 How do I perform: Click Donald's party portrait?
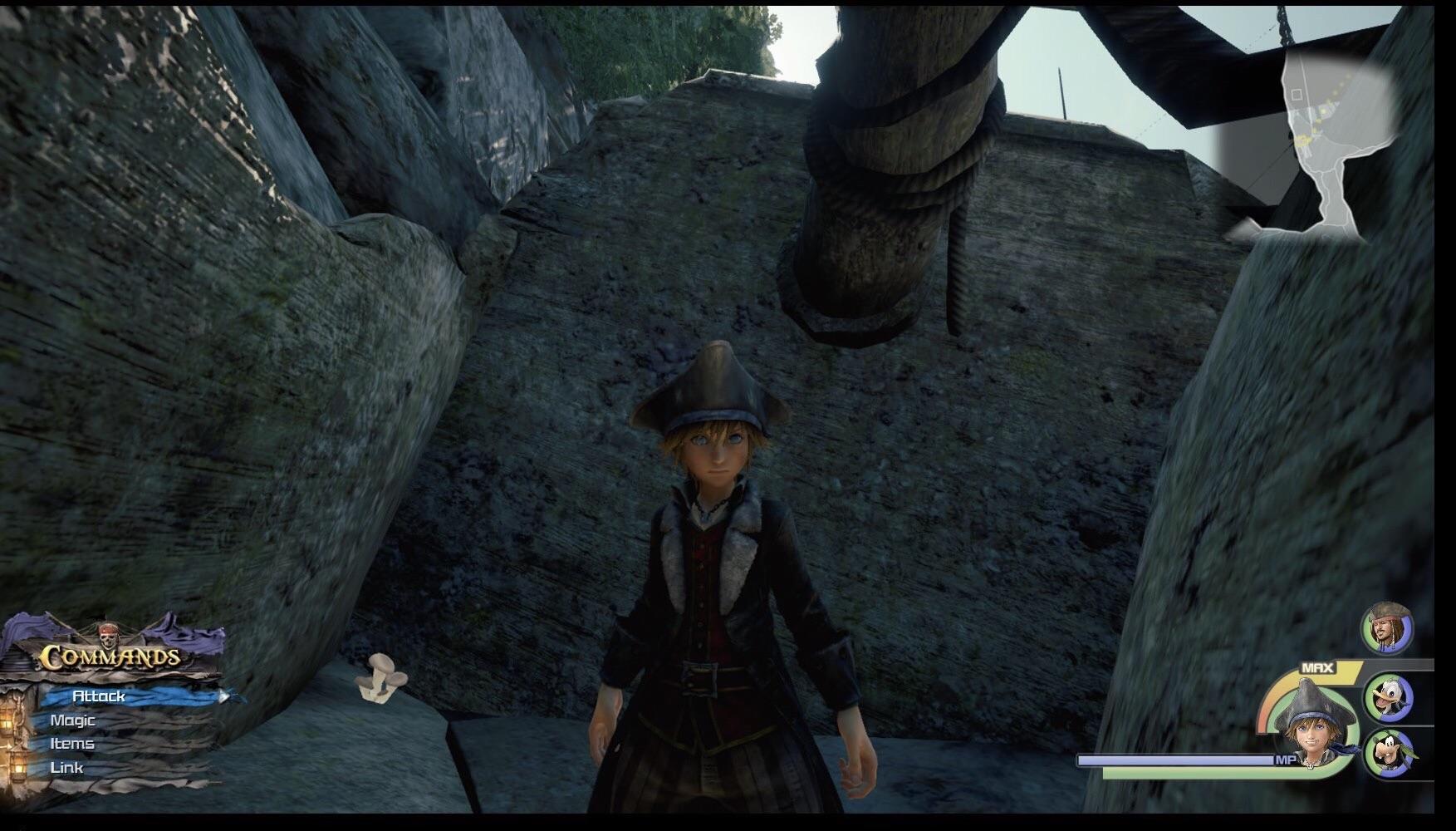1389,698
